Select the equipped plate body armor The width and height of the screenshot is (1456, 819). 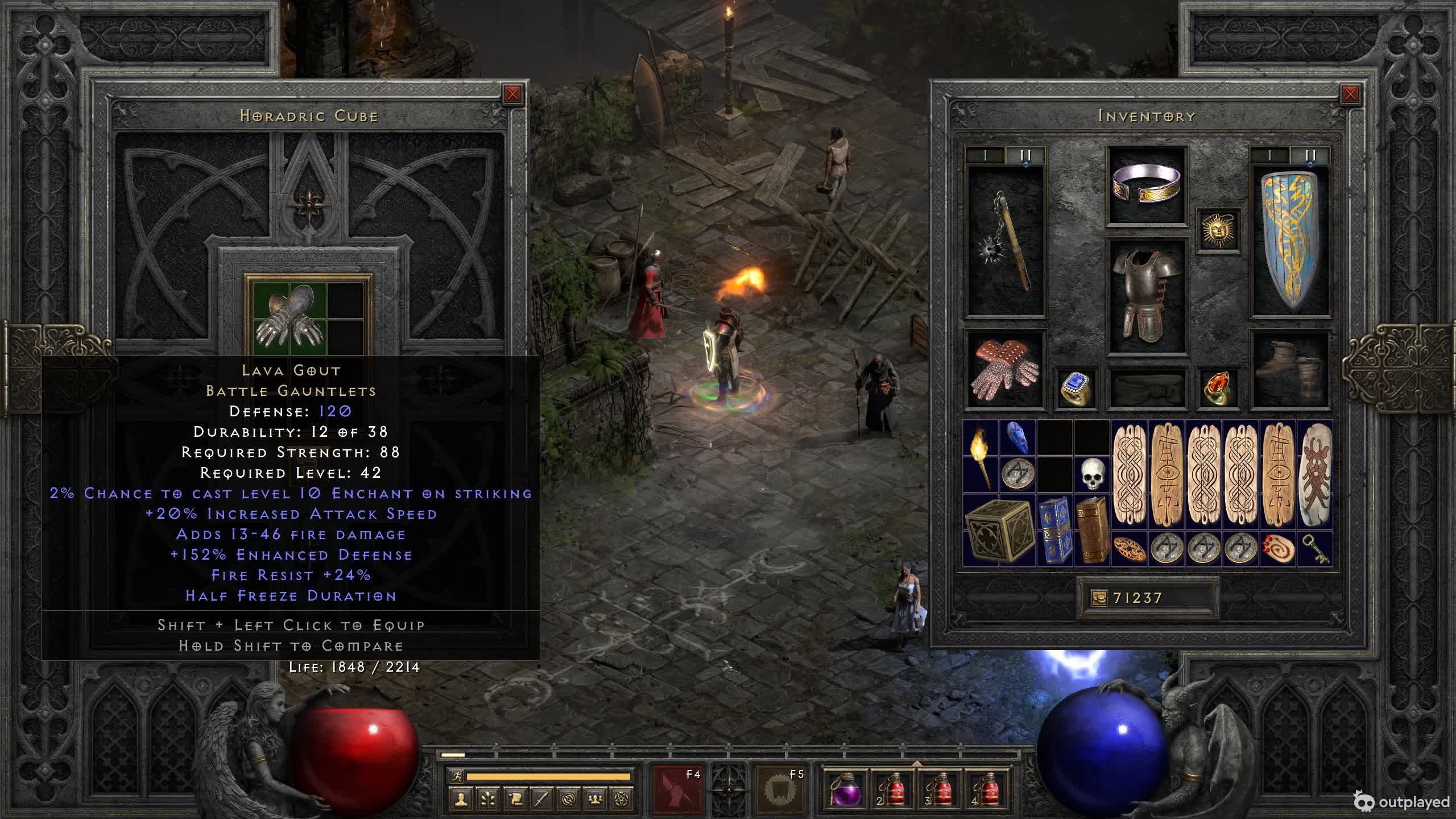coord(1146,296)
